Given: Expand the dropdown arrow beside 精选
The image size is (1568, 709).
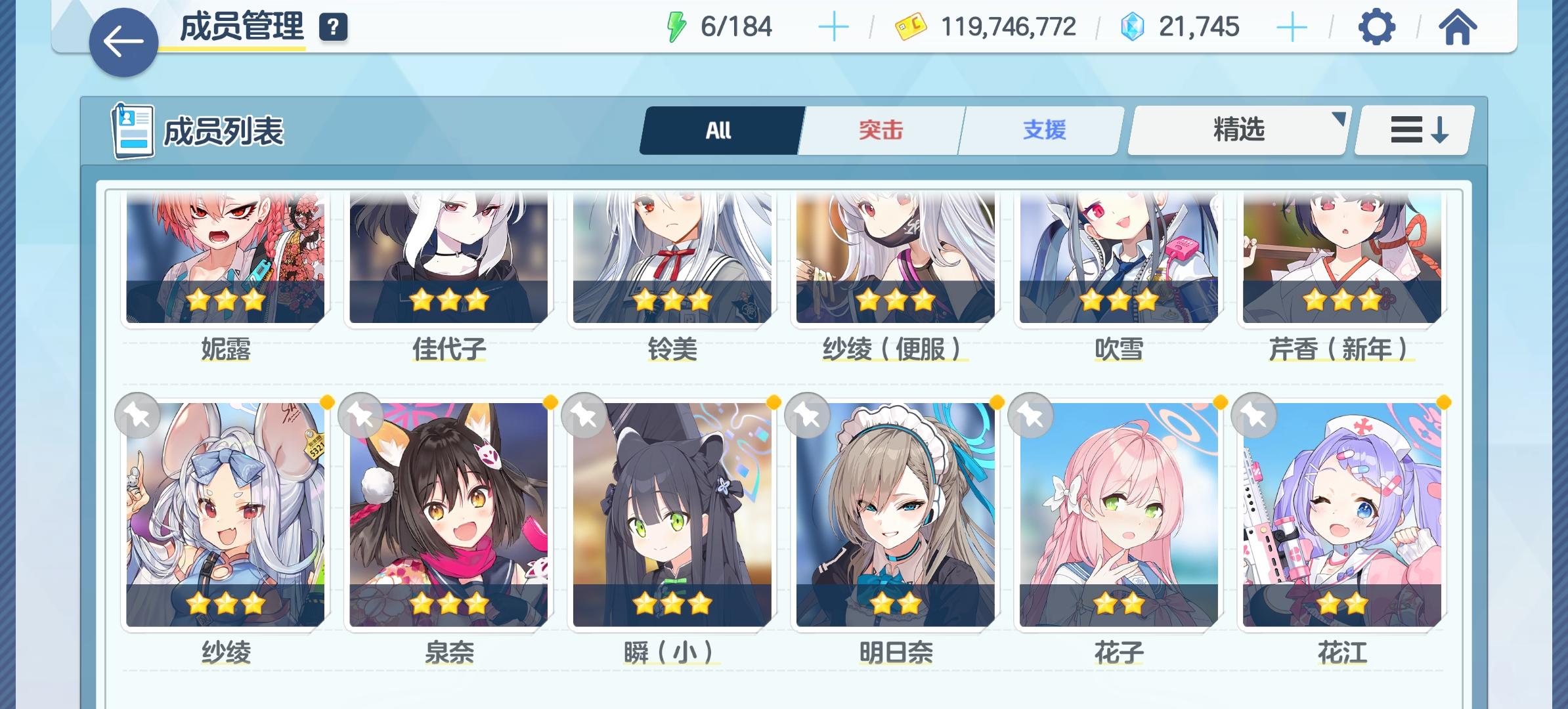Looking at the screenshot, I should 1339,120.
